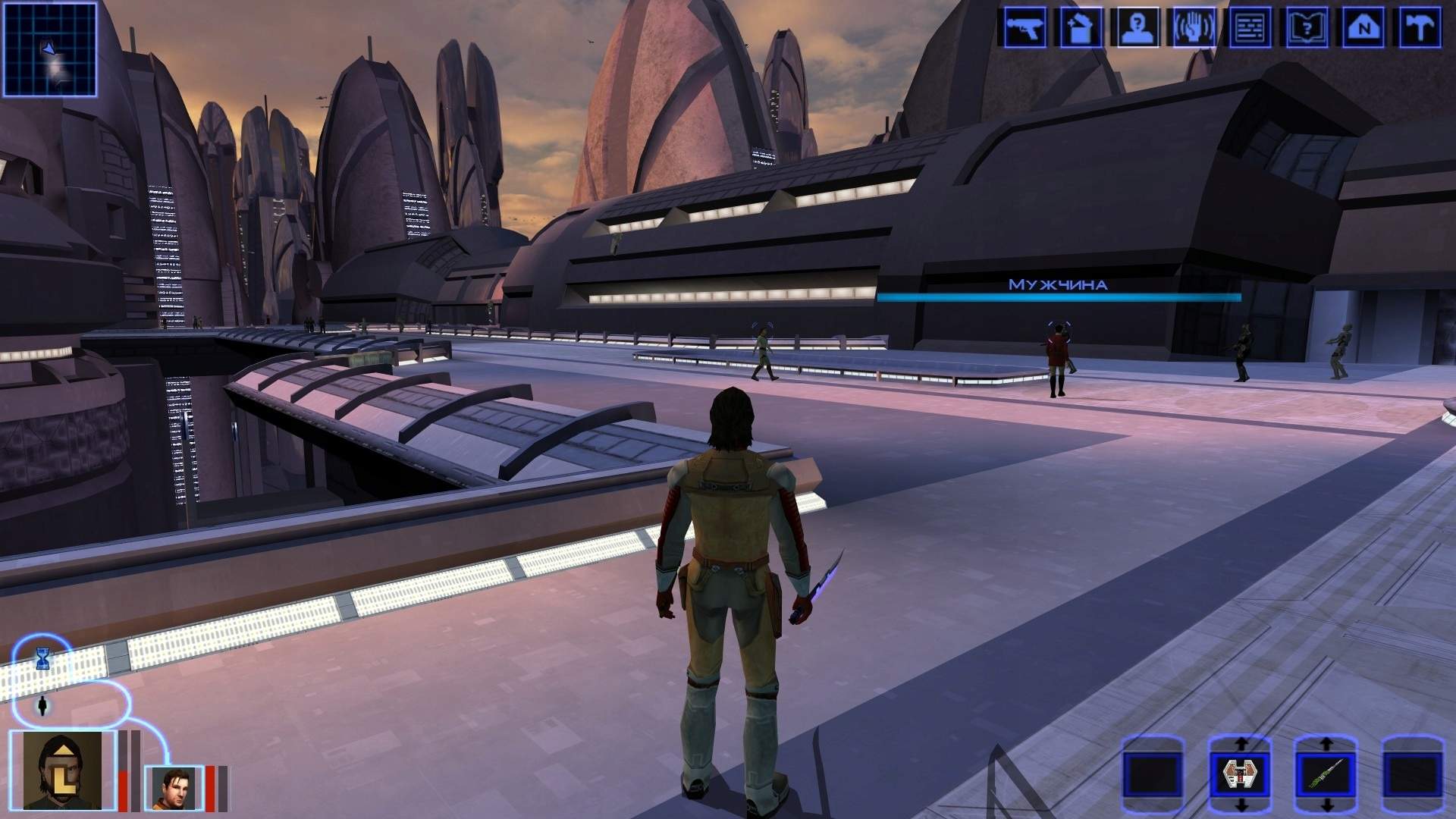Toggle the stealth silhouette icon

pos(42,706)
